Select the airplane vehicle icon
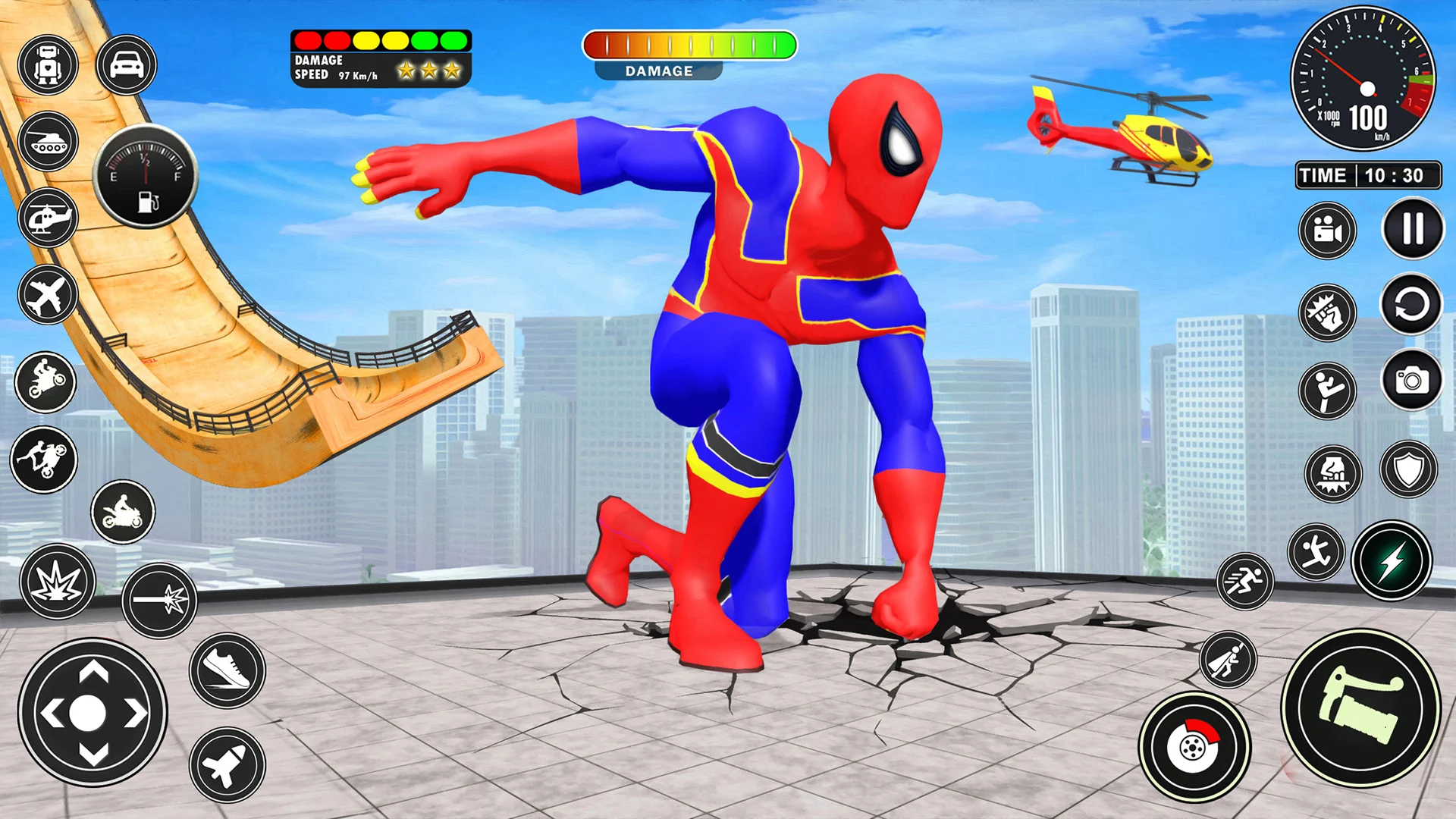1456x819 pixels. click(48, 295)
